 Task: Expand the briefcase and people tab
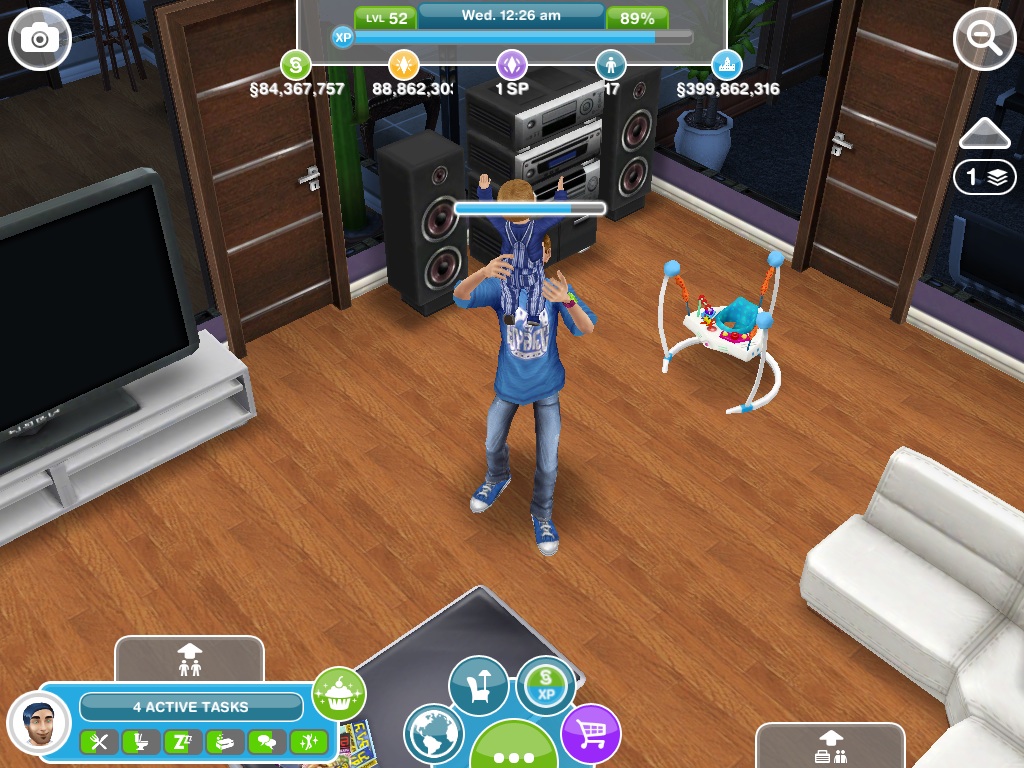[x=829, y=746]
